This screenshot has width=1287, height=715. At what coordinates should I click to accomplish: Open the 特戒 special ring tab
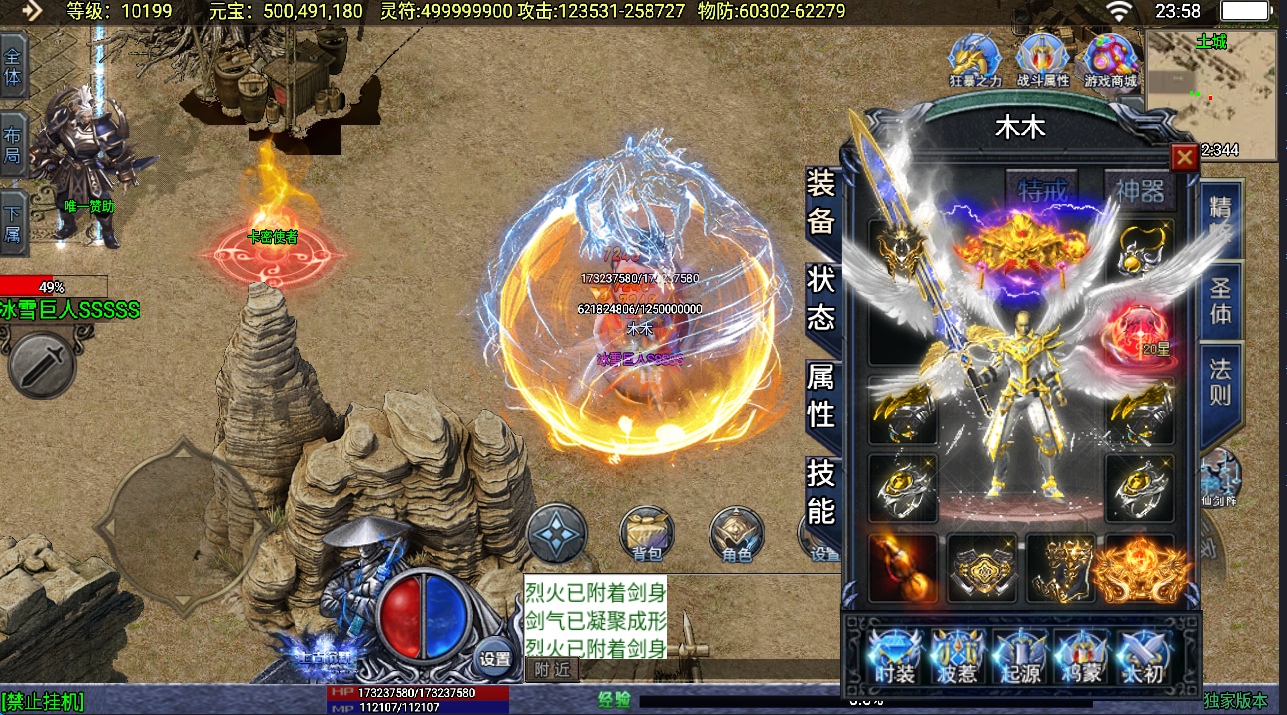tap(1043, 189)
